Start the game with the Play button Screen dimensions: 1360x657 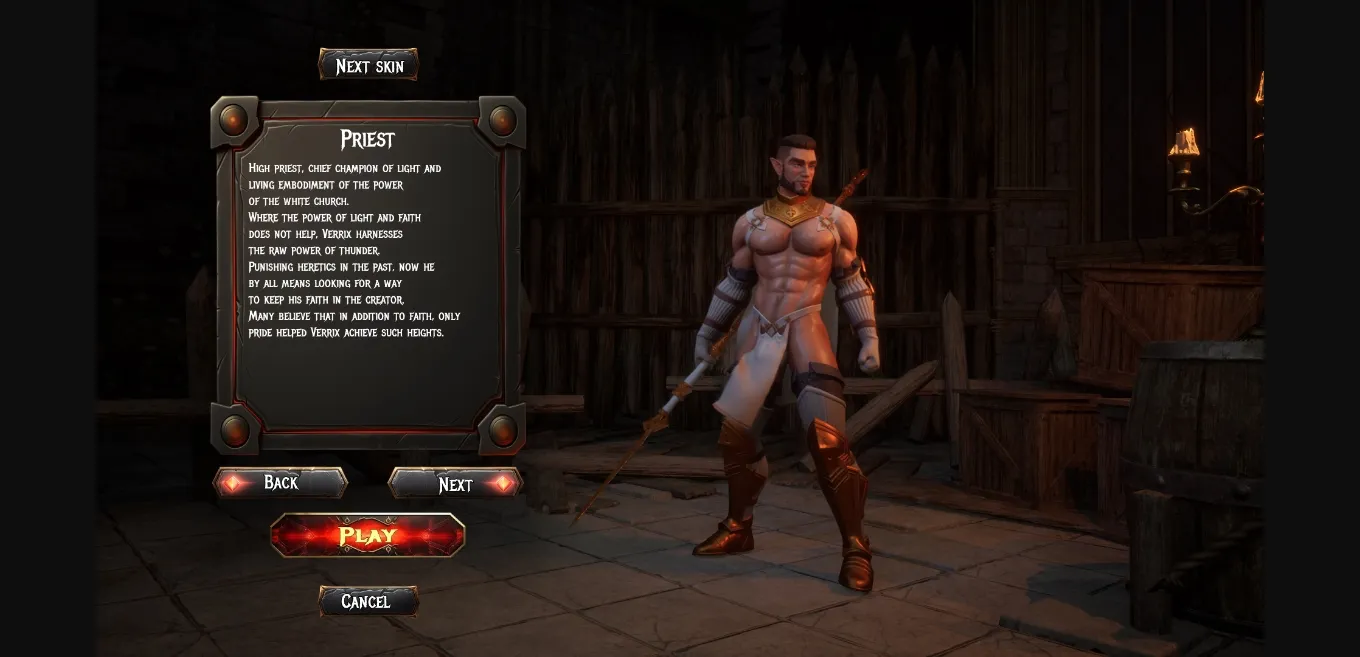click(x=368, y=535)
